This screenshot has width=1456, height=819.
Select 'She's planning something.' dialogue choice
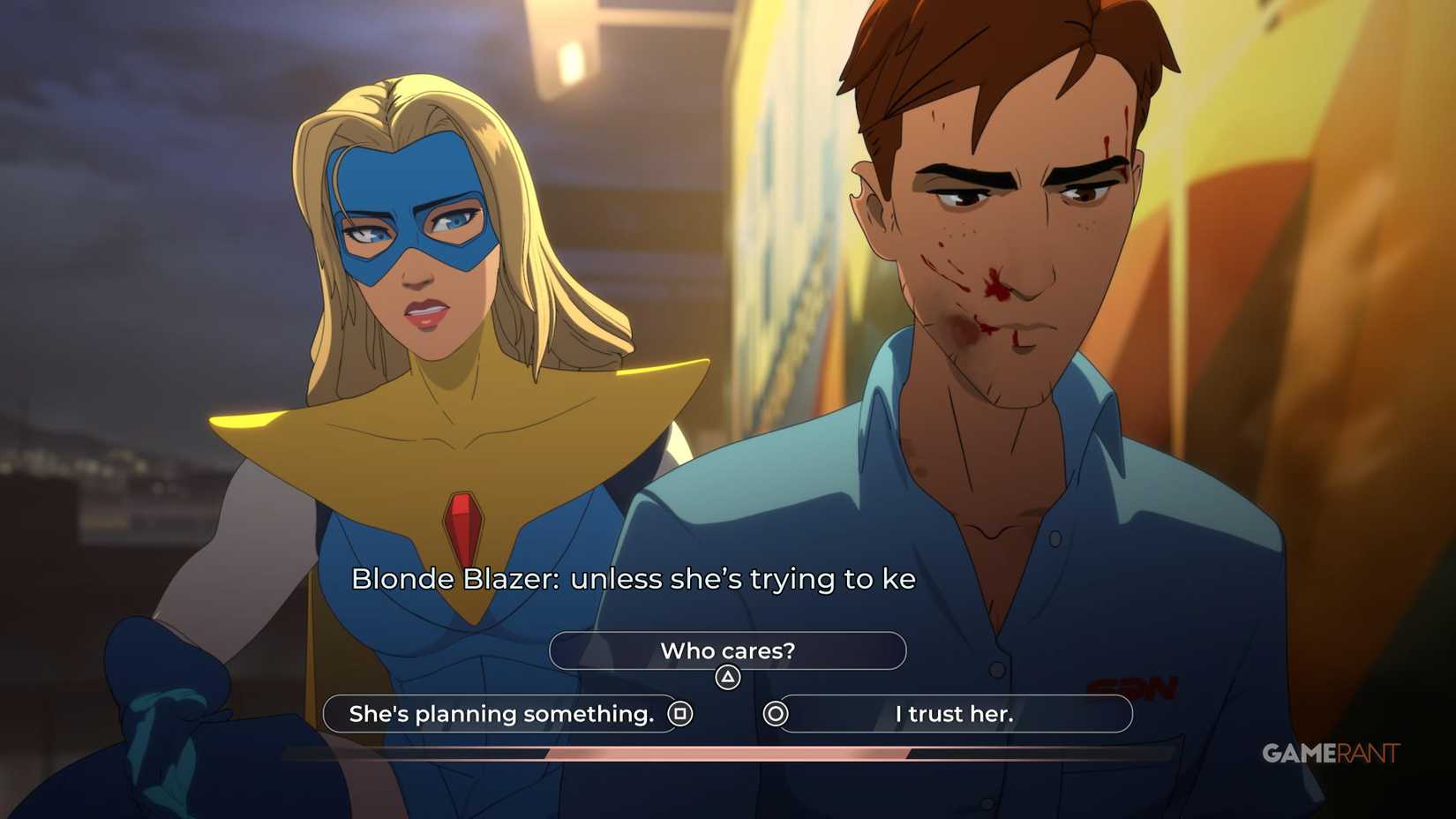(499, 714)
